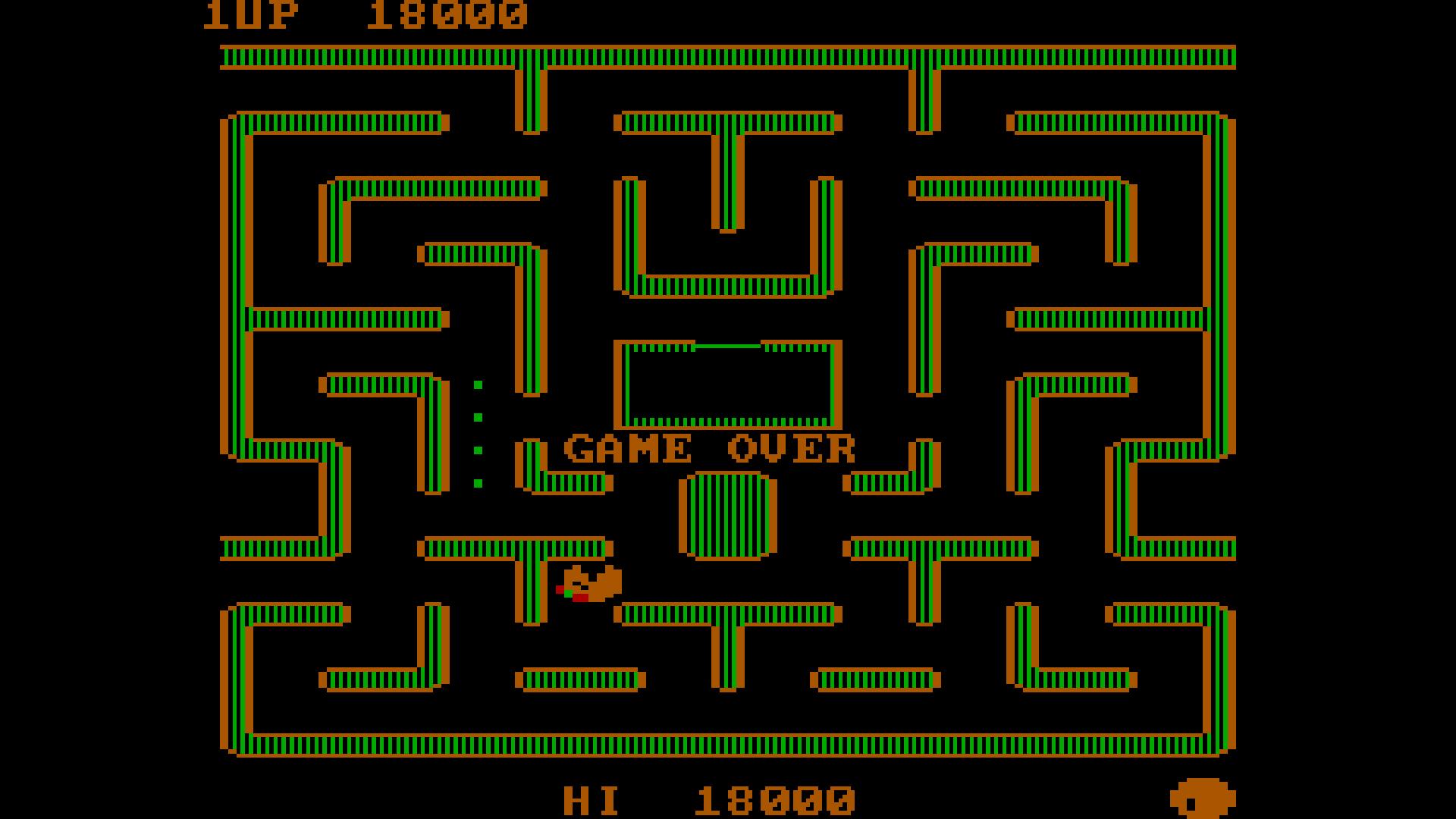This screenshot has width=1456, height=819.
Task: Select the 1UP label at top
Action: tap(250, 14)
